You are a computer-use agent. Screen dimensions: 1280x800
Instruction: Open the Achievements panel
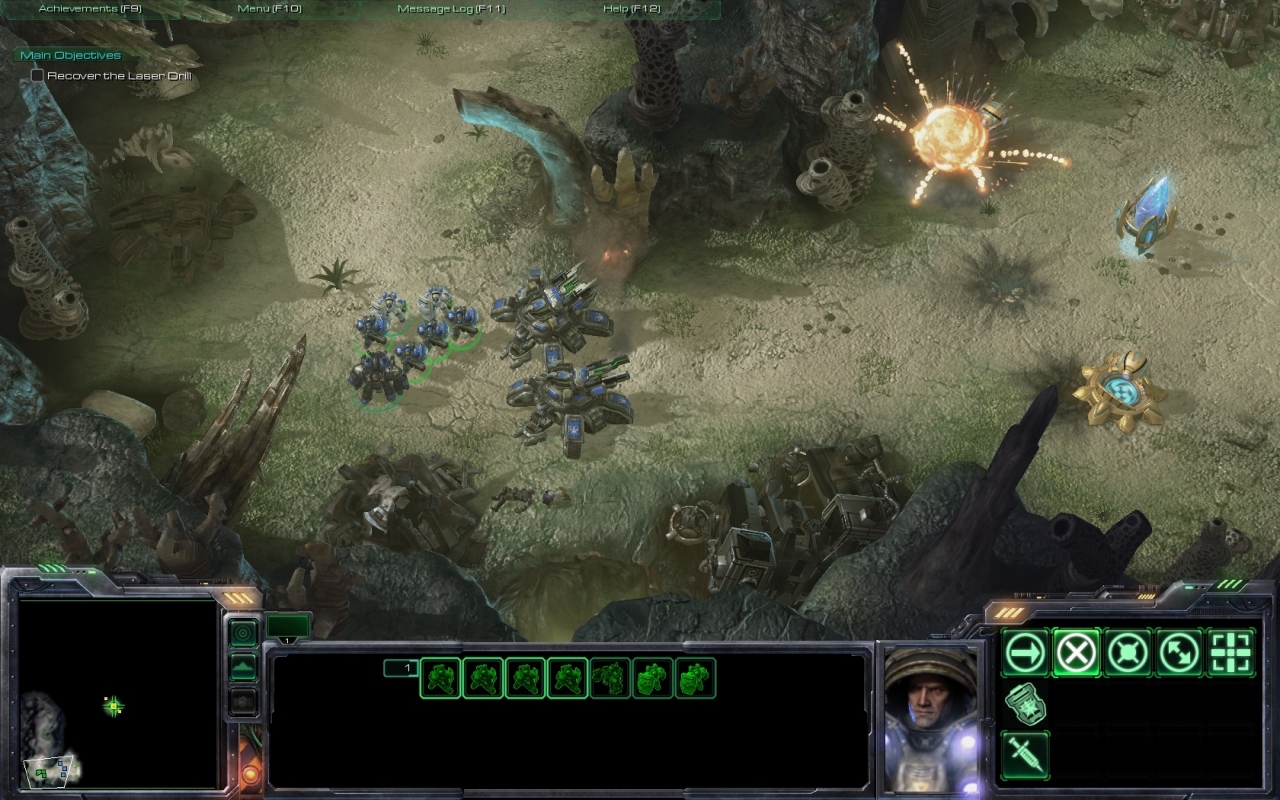[90, 9]
